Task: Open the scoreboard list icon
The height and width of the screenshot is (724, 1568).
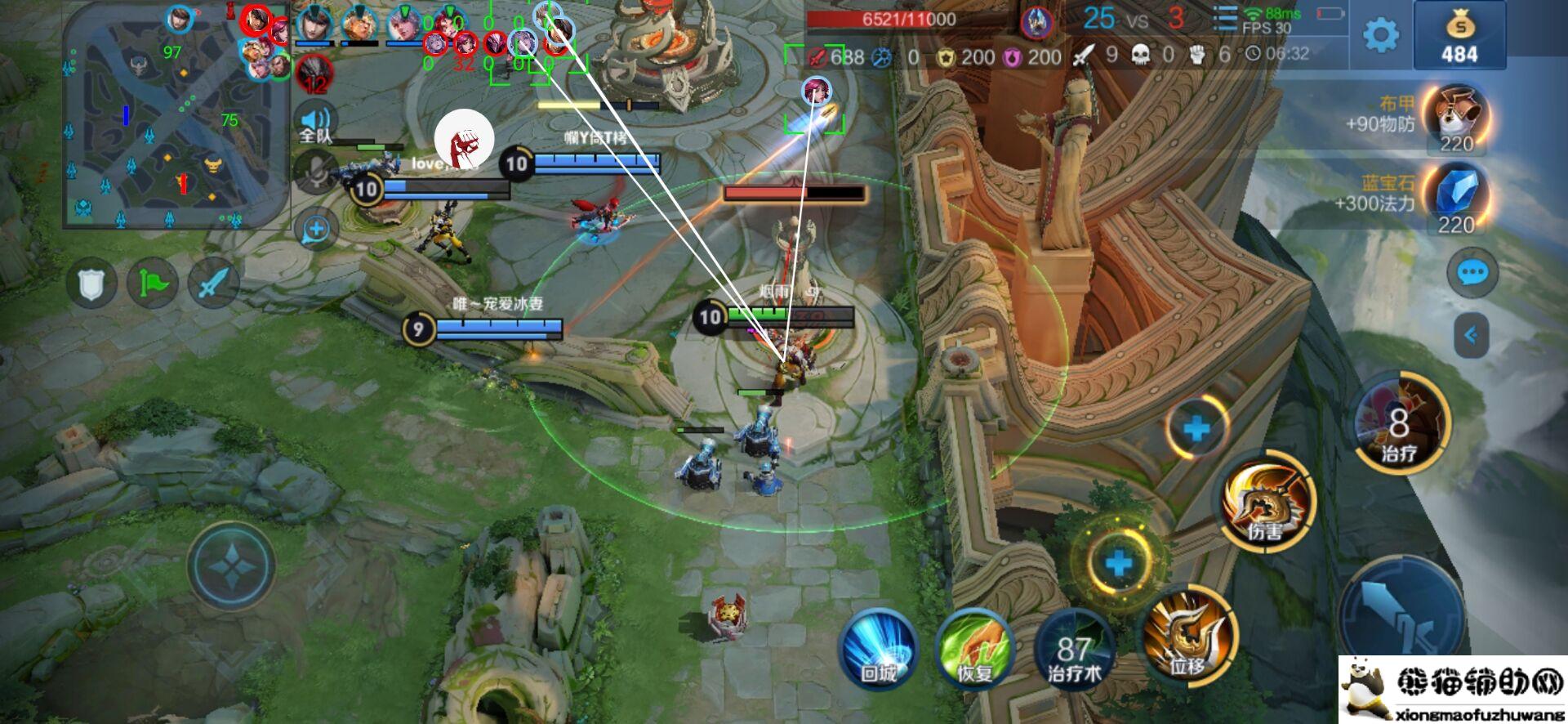Action: coord(1224,18)
